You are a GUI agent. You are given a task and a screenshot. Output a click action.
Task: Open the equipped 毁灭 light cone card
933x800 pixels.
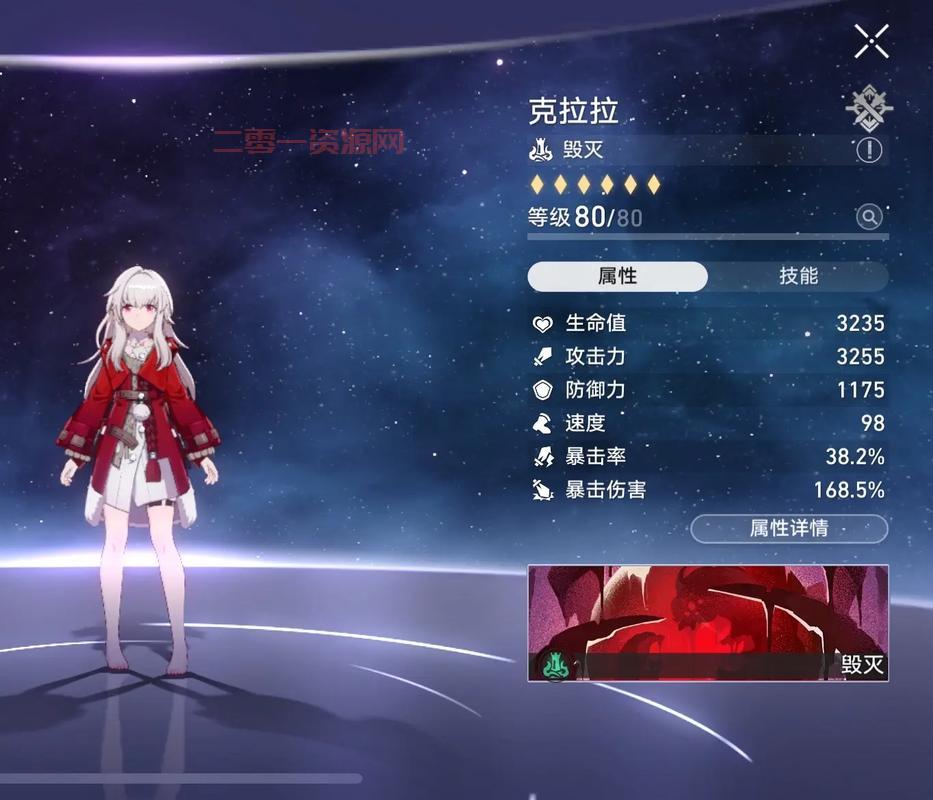[x=707, y=622]
